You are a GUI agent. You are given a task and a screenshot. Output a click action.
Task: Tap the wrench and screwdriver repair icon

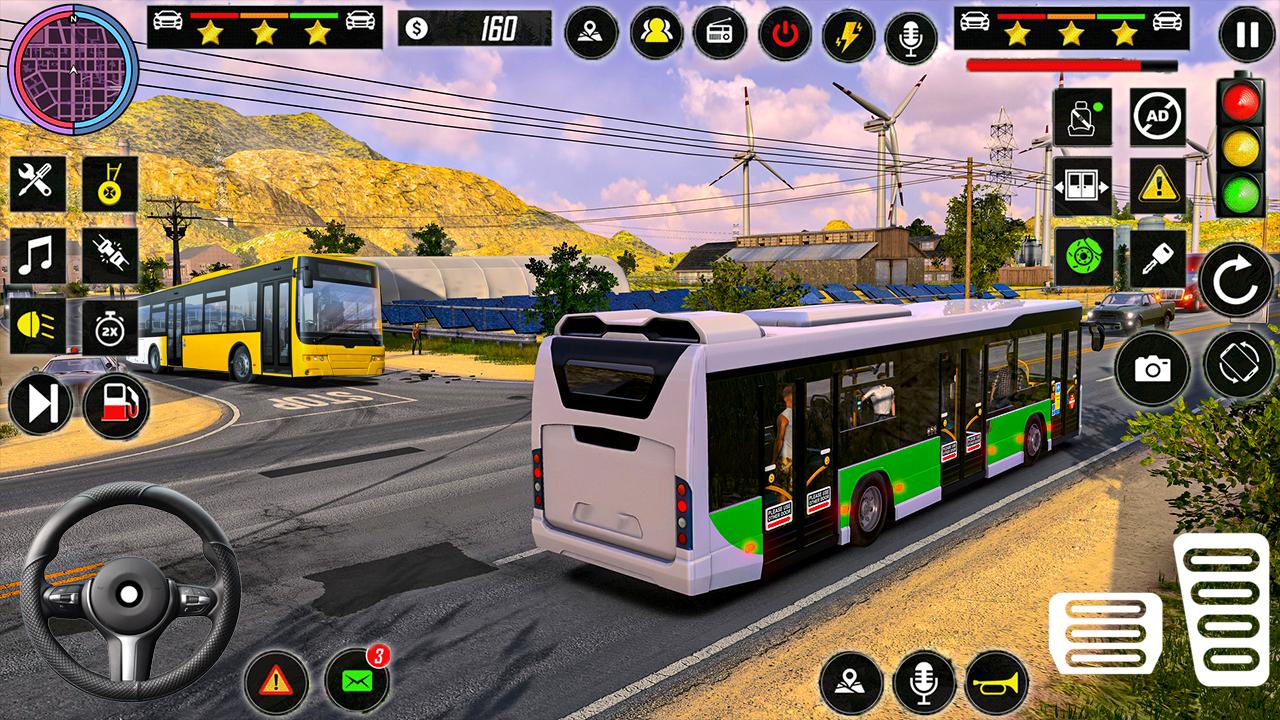38,183
